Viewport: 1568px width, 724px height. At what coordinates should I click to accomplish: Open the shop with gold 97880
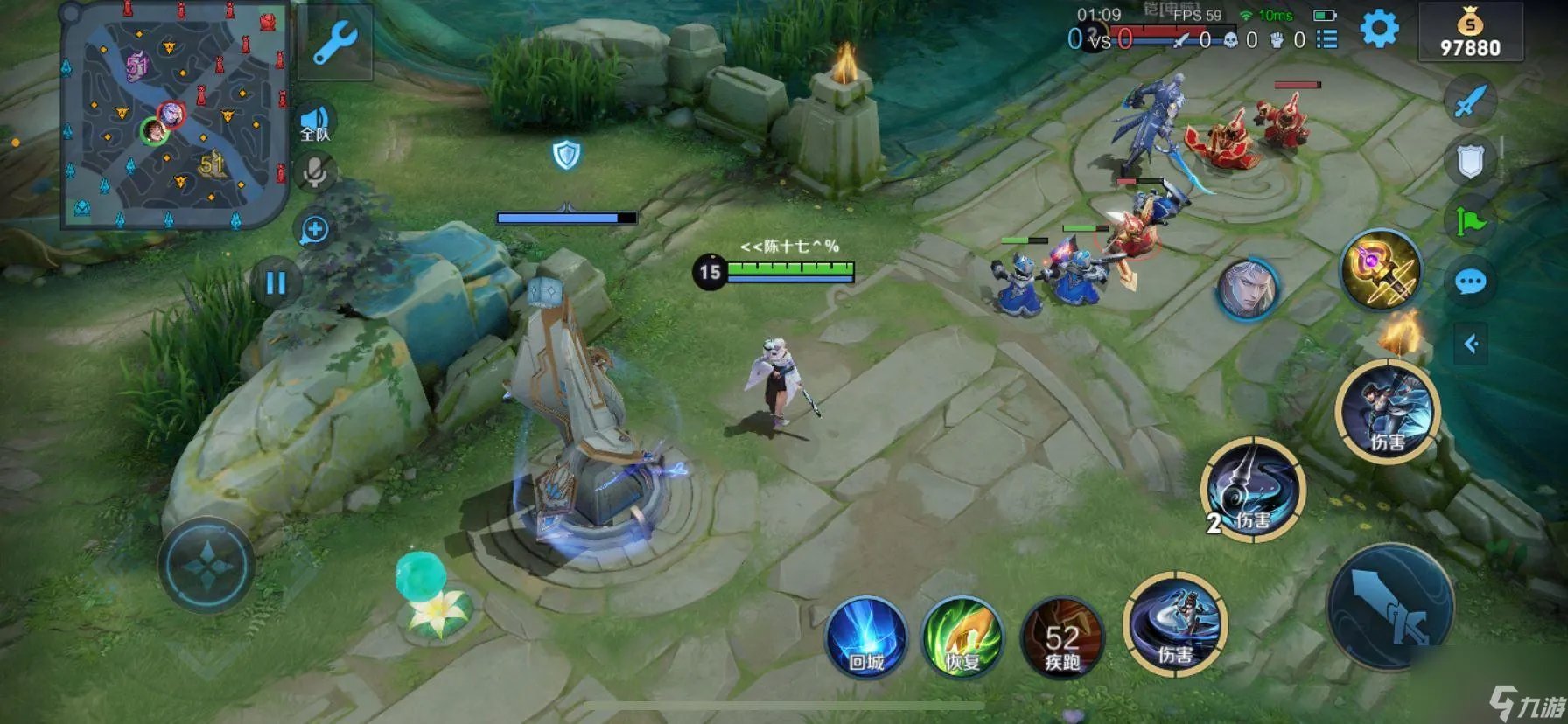point(1470,33)
